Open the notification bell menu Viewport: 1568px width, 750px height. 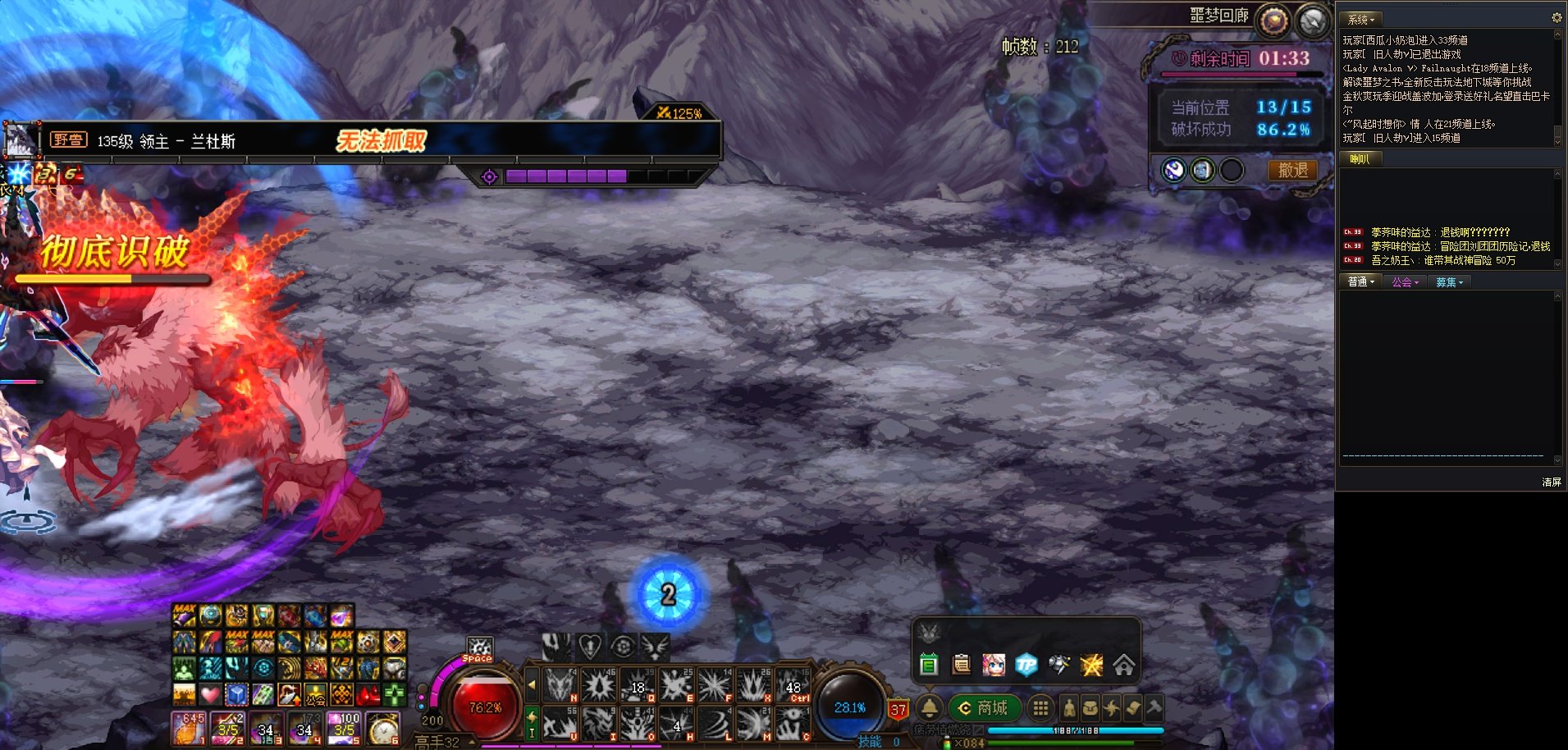(929, 707)
